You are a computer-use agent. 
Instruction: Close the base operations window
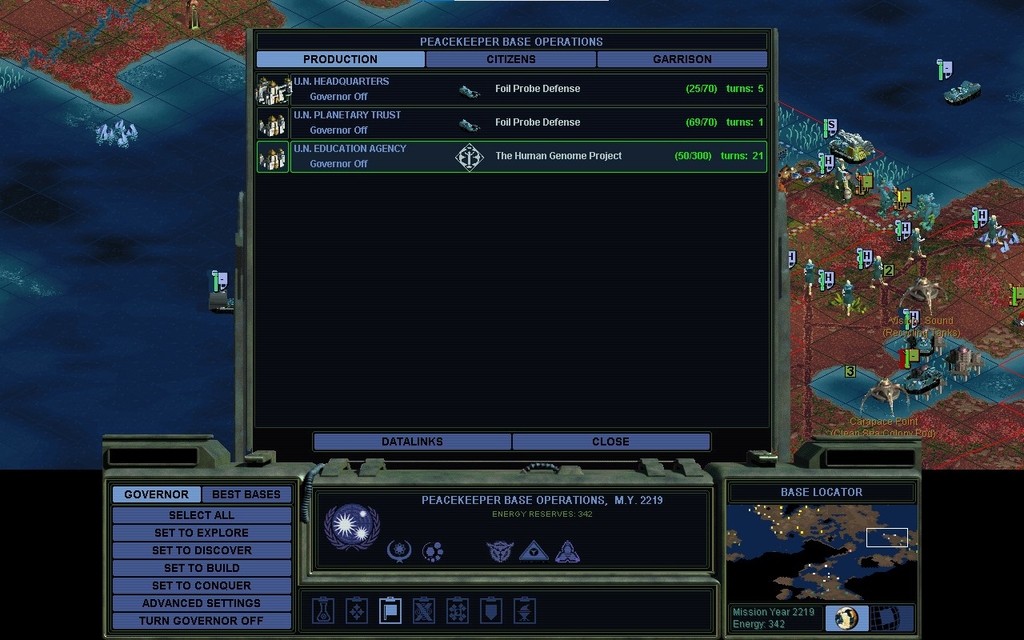pyautogui.click(x=610, y=441)
